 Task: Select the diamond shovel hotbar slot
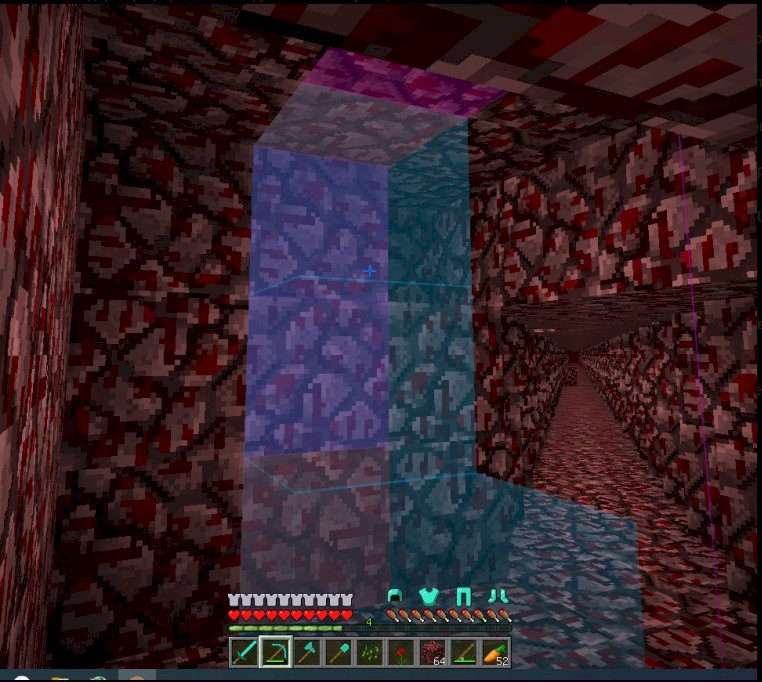[338, 653]
